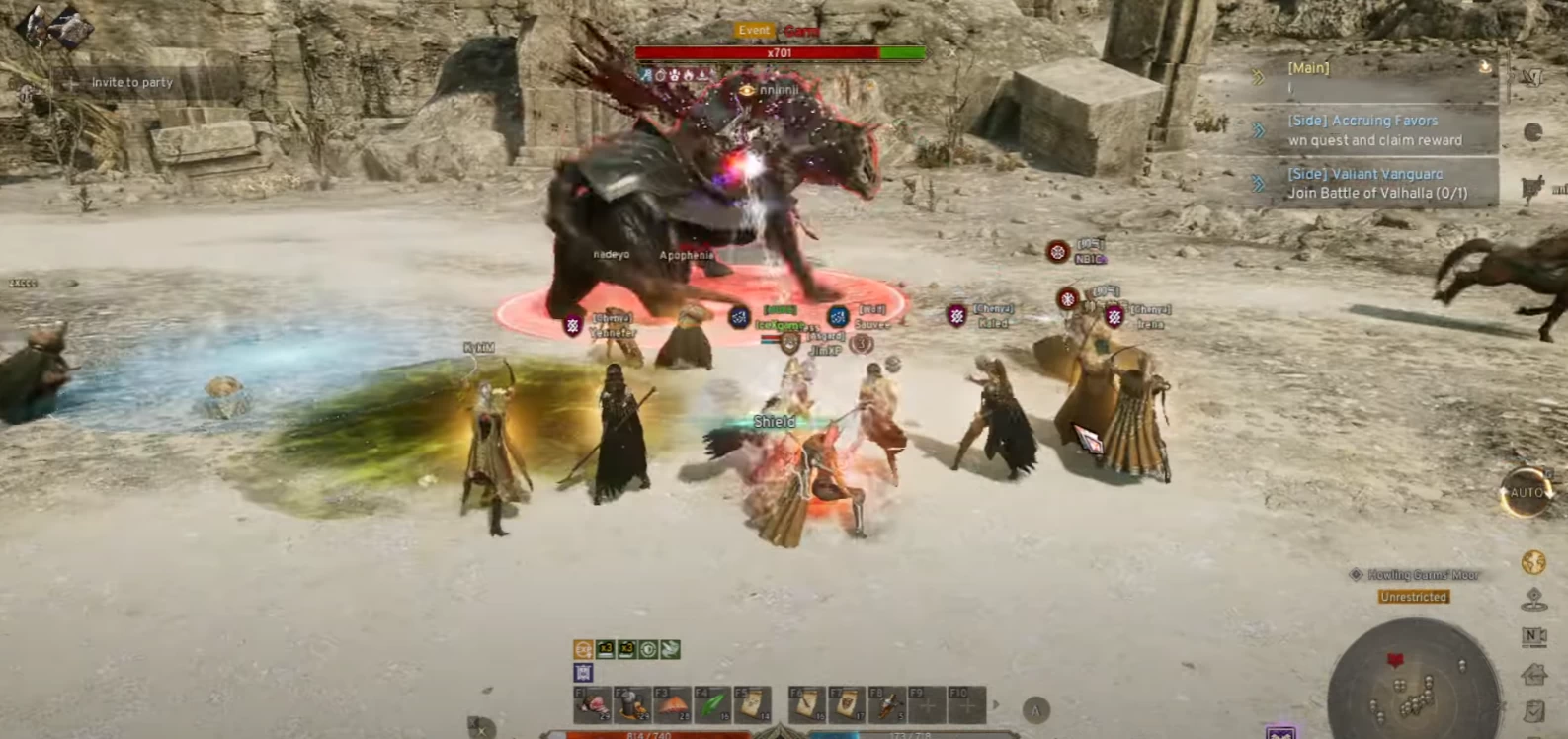Toggle the AUTO combat button
Screen dimensions: 1568x739
(x=1526, y=492)
